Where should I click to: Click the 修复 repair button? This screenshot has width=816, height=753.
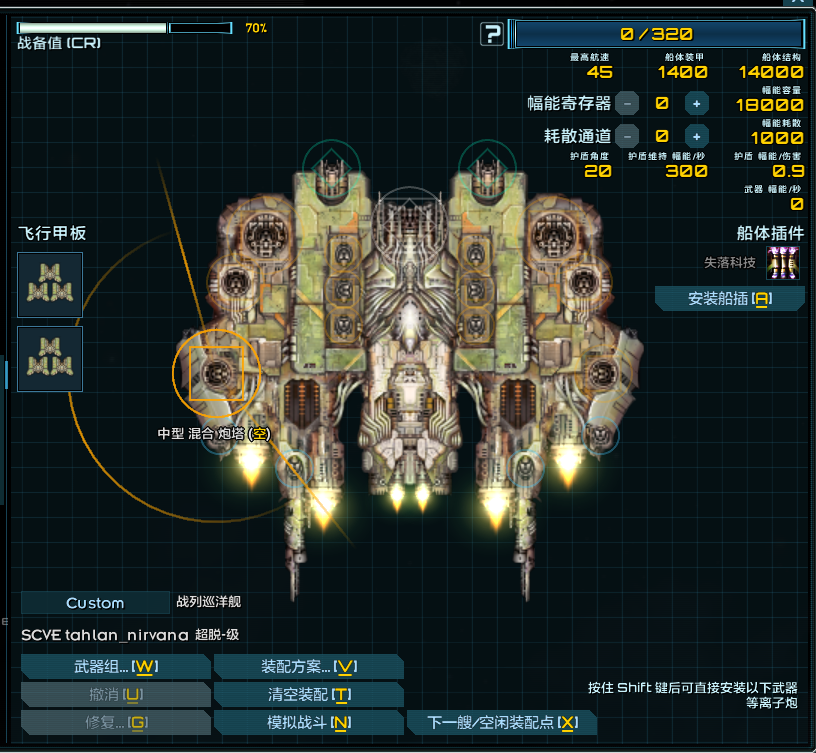115,722
